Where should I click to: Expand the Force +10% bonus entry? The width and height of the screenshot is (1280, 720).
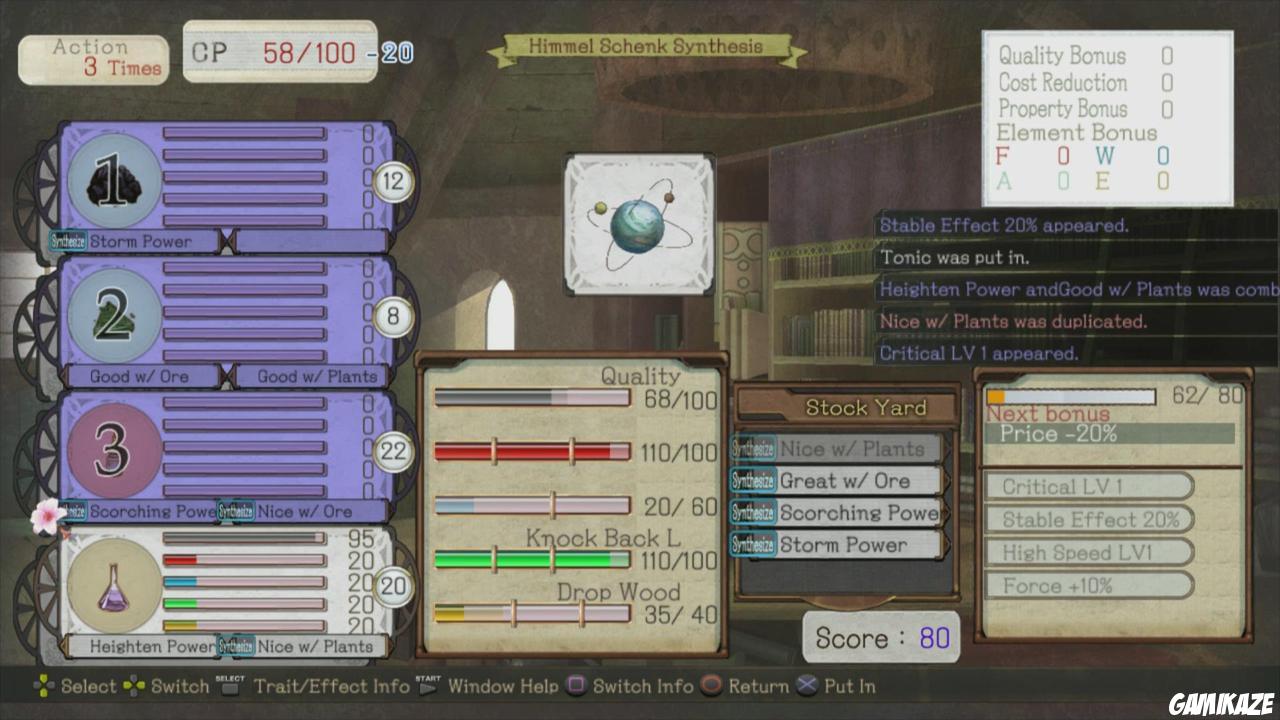click(x=1090, y=587)
